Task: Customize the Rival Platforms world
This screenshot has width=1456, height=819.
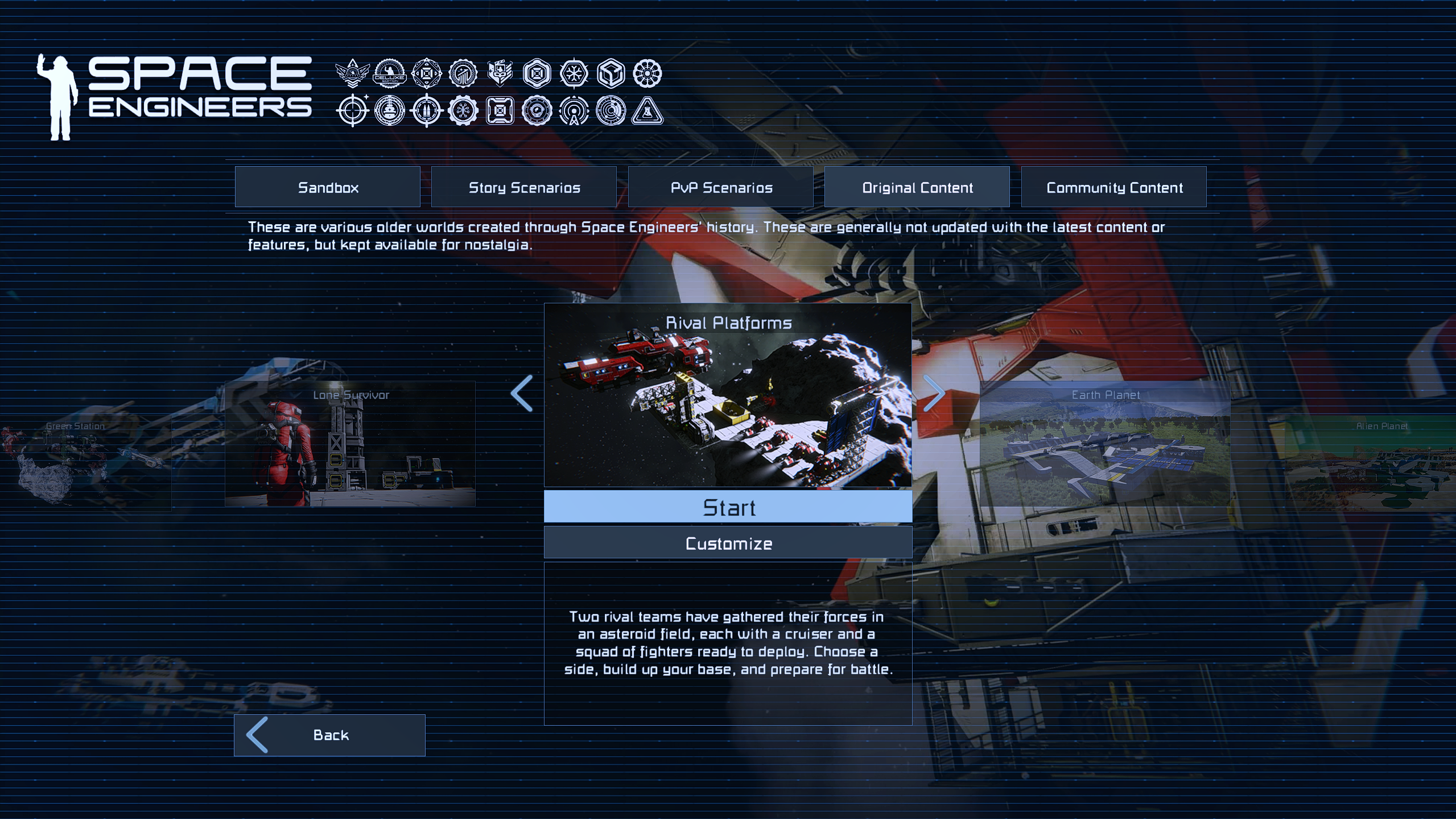Action: coord(728,543)
